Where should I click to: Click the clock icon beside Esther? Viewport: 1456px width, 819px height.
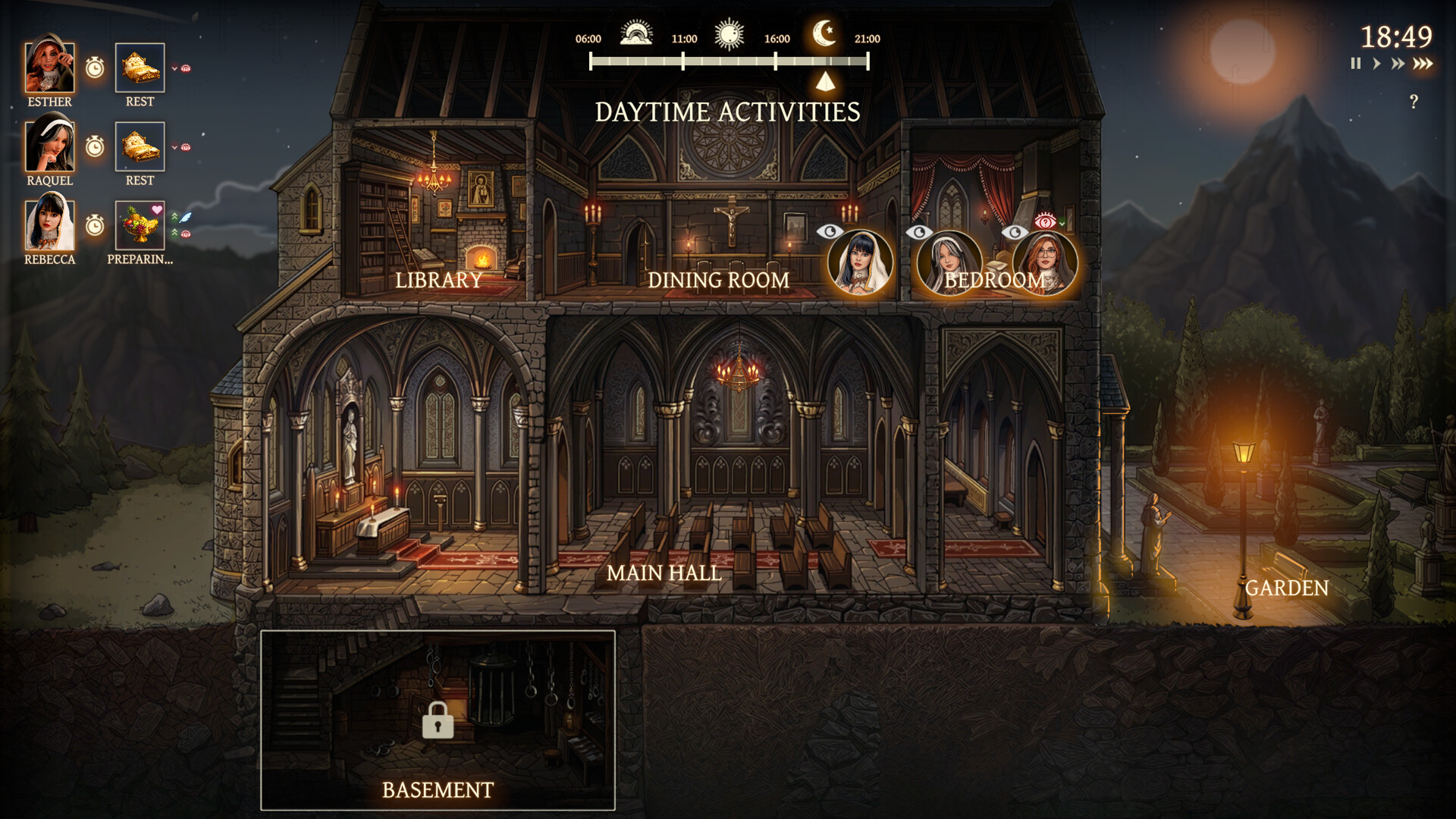pyautogui.click(x=95, y=68)
